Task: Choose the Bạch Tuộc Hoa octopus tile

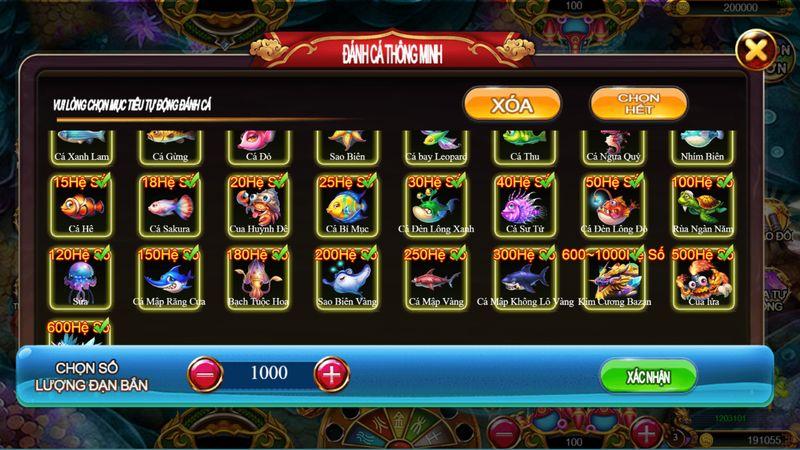Action: (x=253, y=276)
